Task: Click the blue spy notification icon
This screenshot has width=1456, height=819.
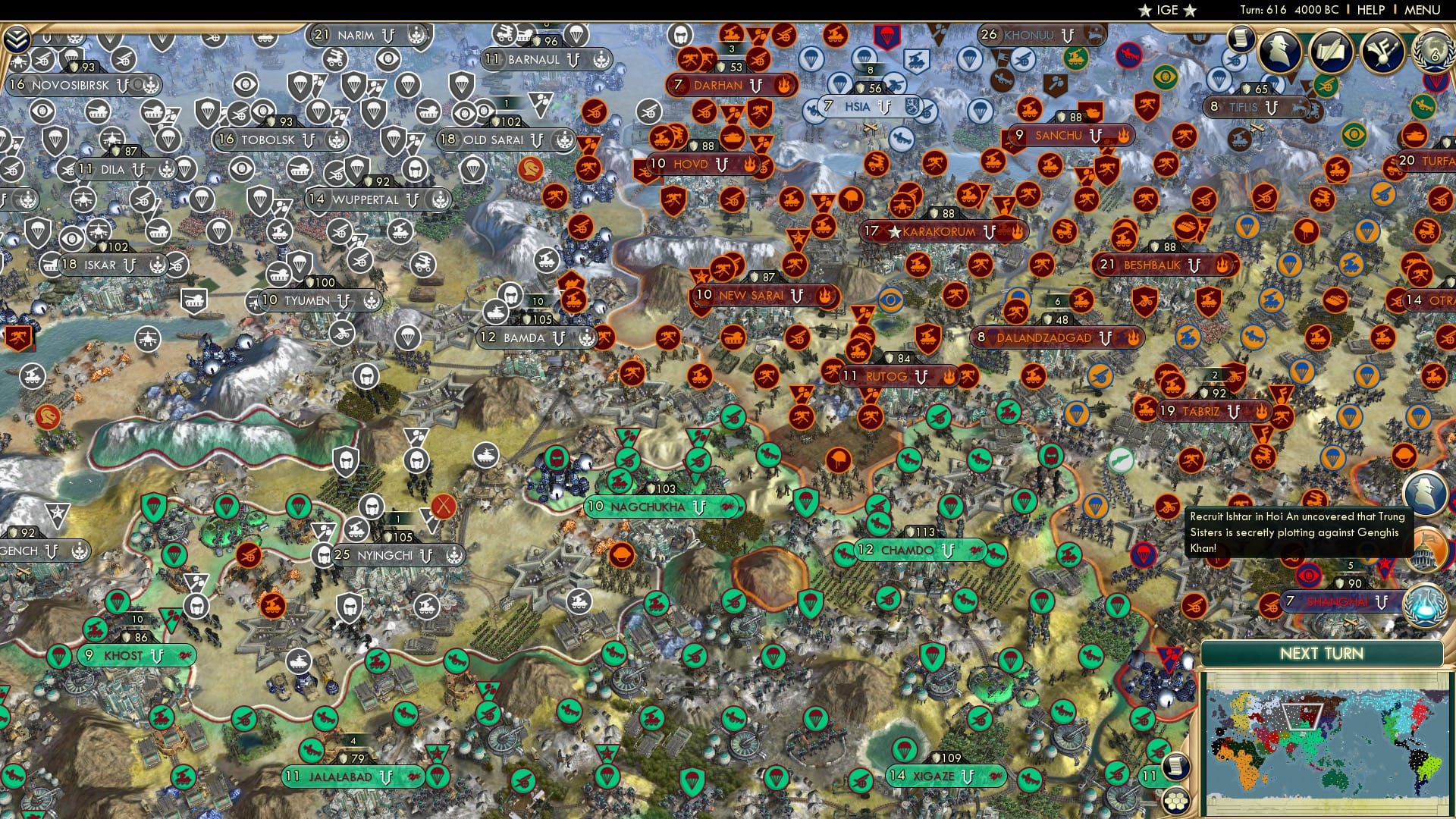Action: (1426, 494)
